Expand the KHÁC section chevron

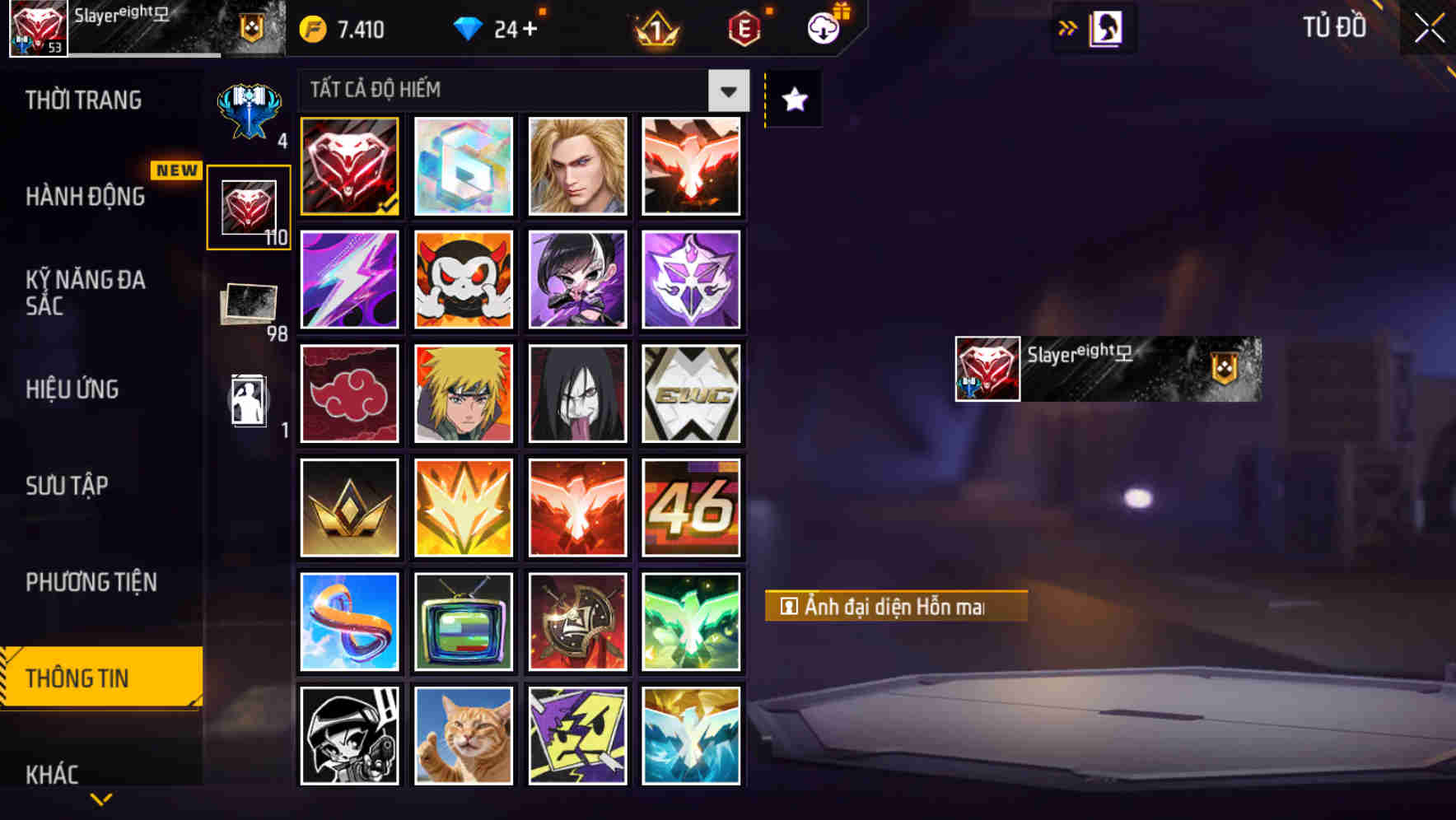coord(101,797)
